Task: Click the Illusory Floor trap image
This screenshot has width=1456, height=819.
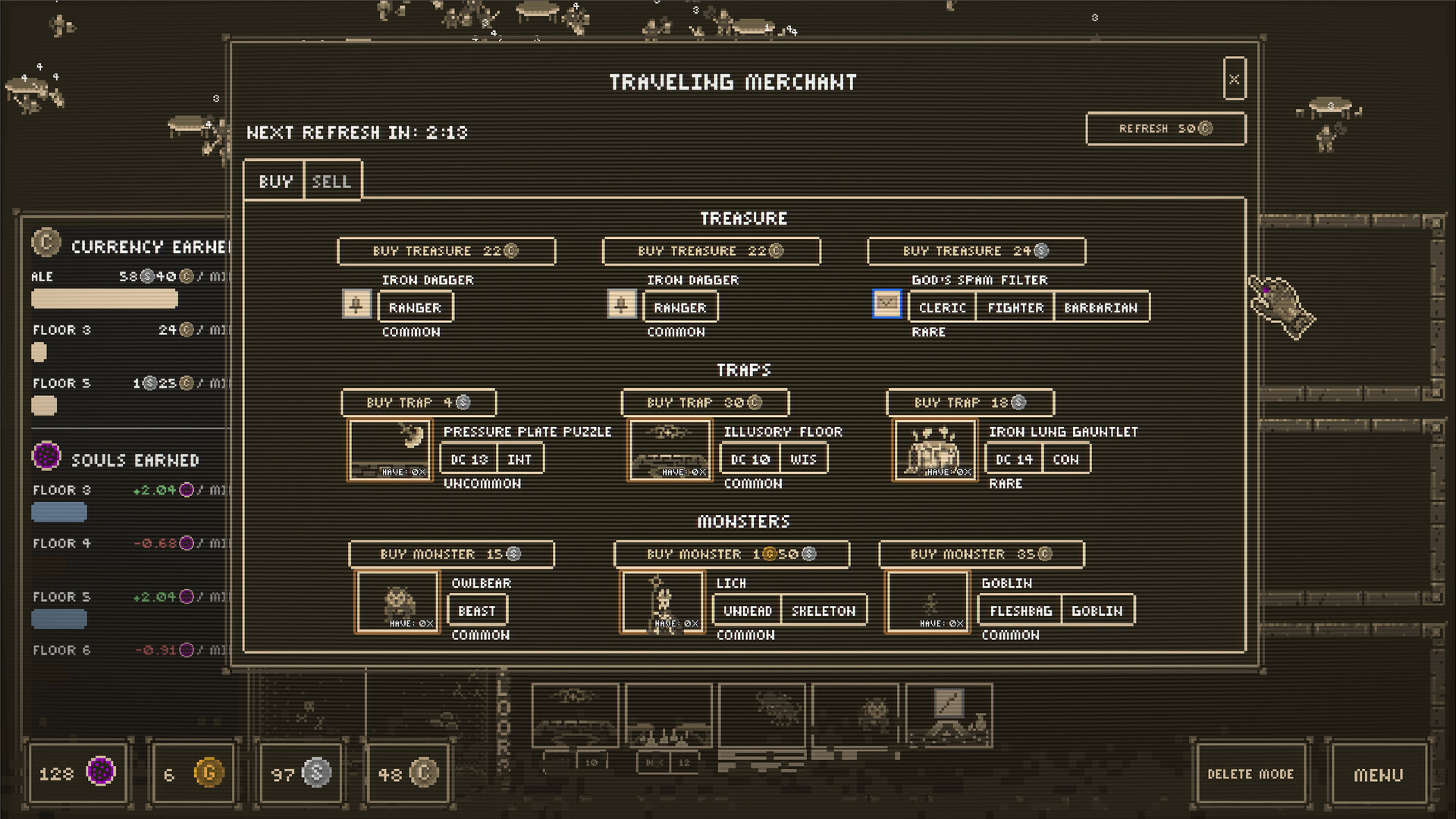Action: coord(670,450)
